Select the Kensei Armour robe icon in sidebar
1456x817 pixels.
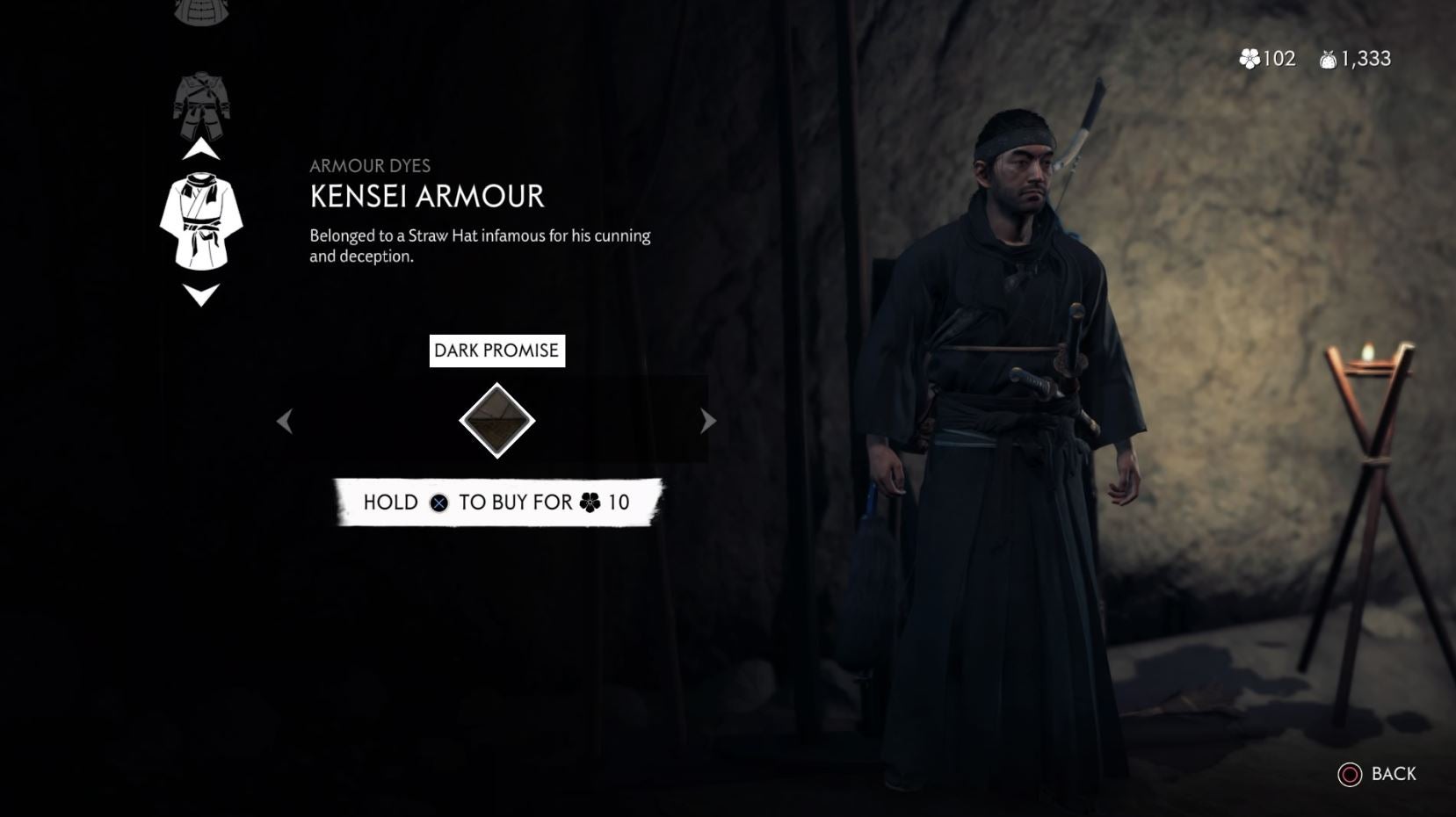coord(202,220)
